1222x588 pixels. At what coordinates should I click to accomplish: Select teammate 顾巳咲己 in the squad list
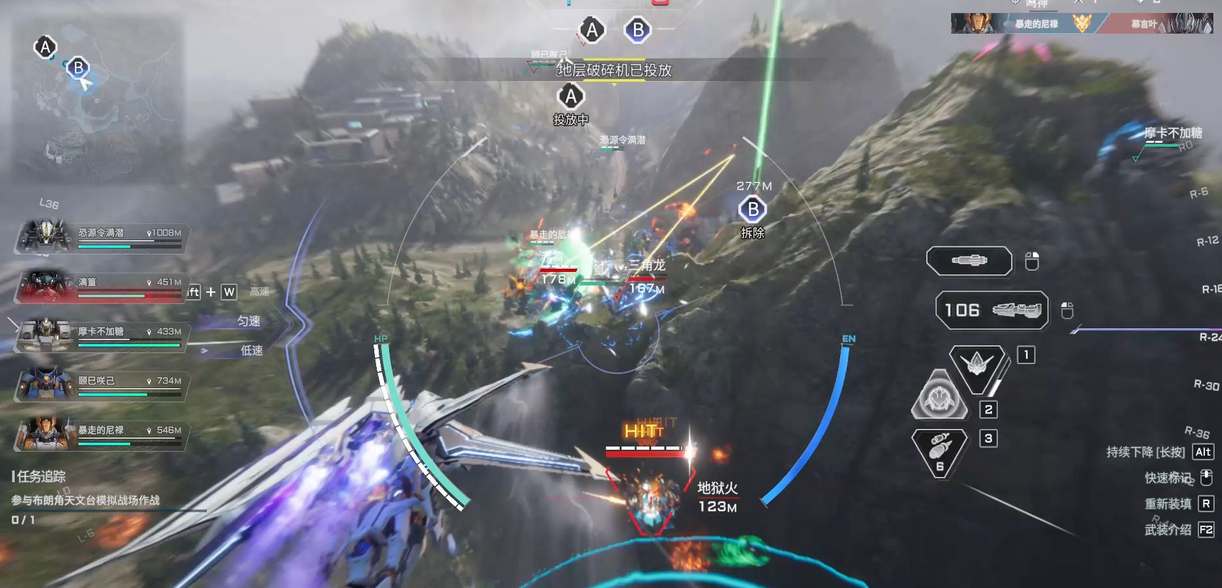(102, 384)
